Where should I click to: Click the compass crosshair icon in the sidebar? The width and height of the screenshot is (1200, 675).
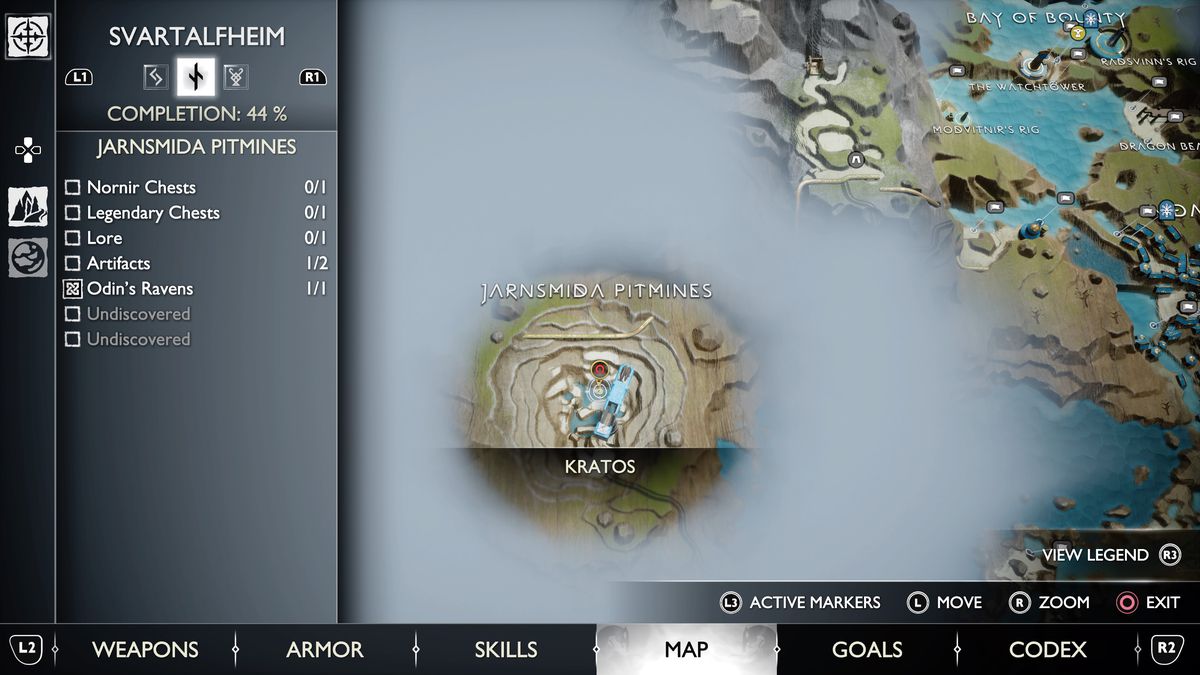(x=28, y=37)
